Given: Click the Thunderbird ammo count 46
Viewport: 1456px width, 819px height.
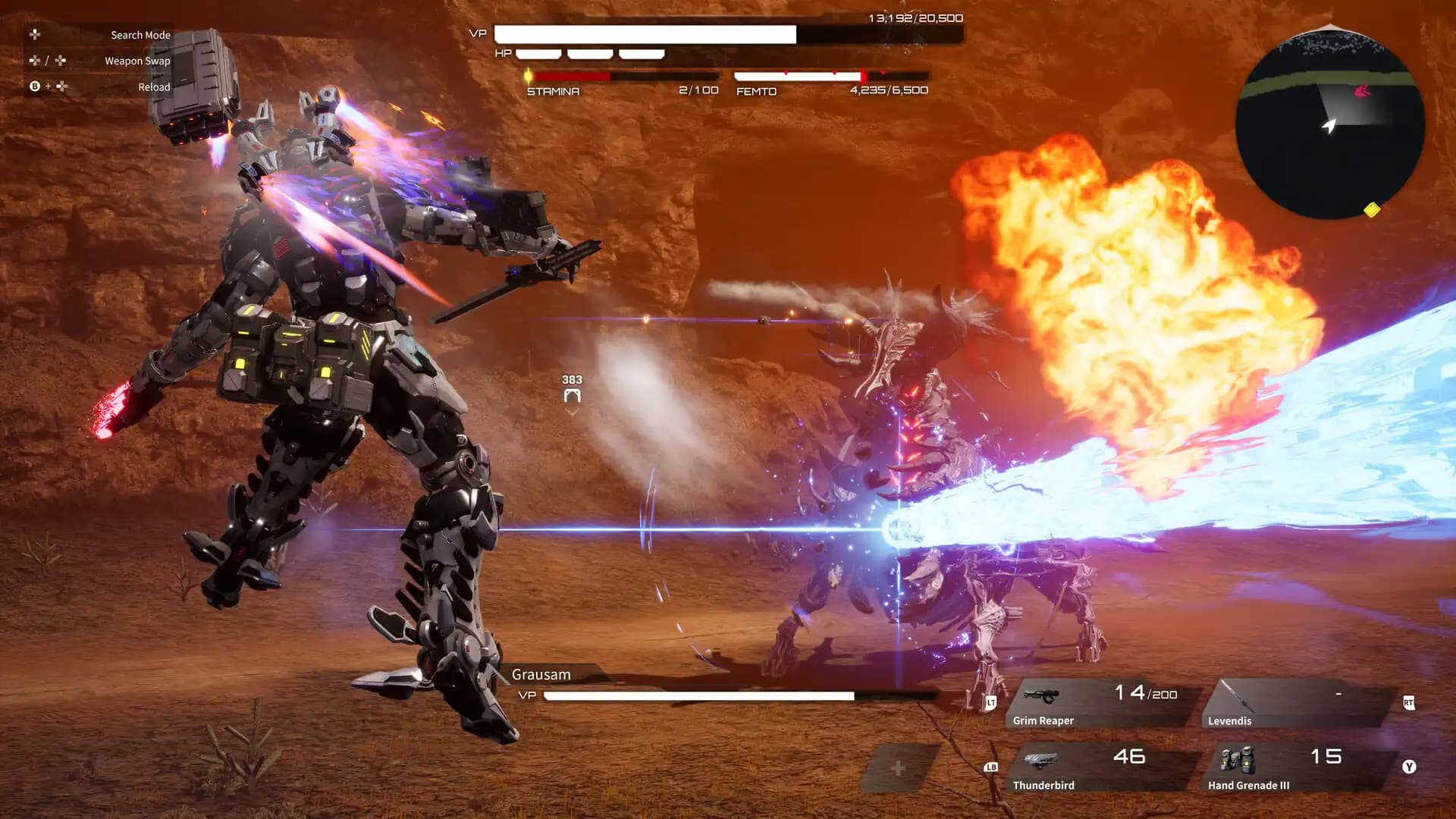Looking at the screenshot, I should (x=1131, y=755).
